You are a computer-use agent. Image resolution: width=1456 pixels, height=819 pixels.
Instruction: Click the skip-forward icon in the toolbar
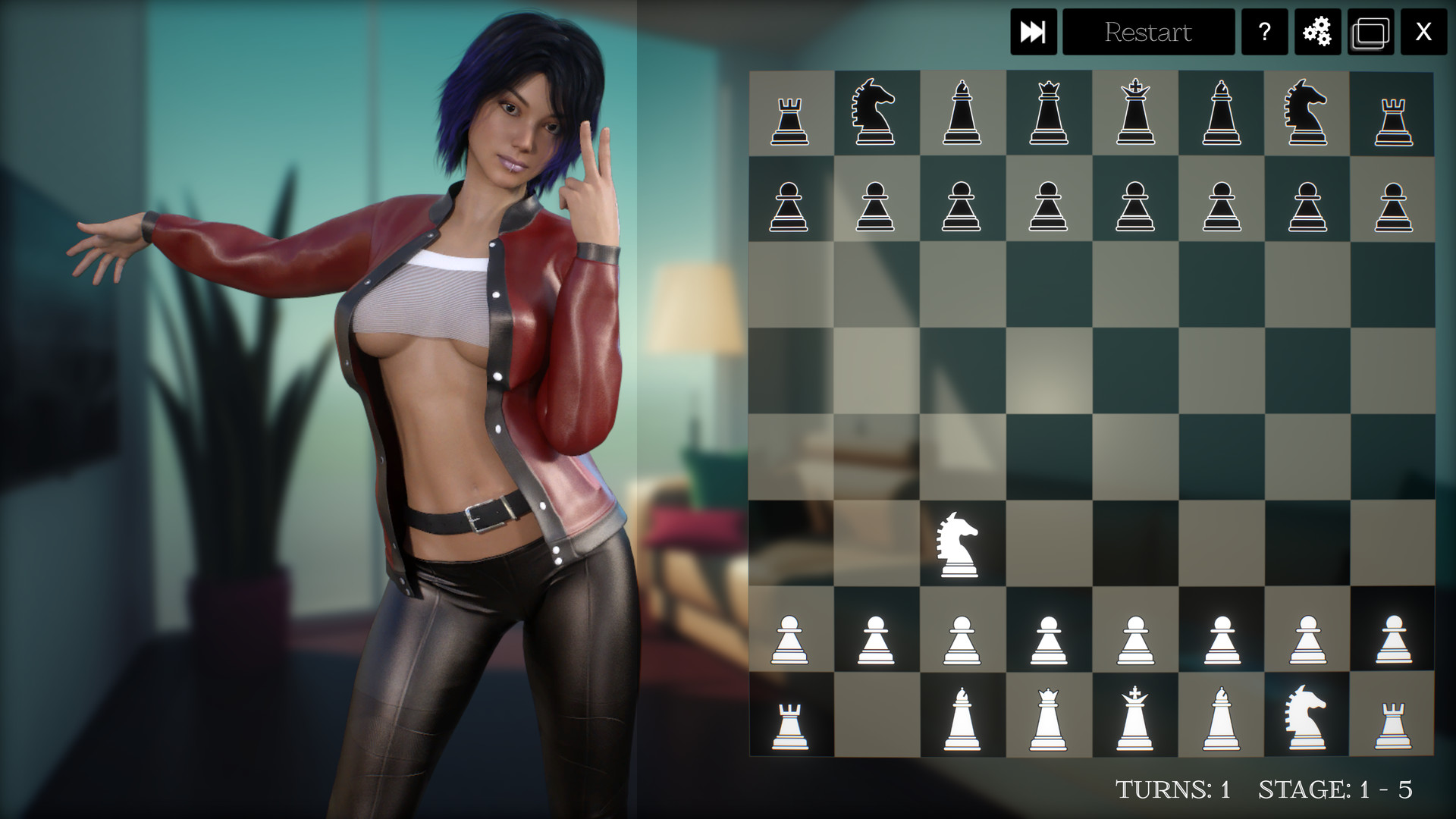[x=1034, y=32]
